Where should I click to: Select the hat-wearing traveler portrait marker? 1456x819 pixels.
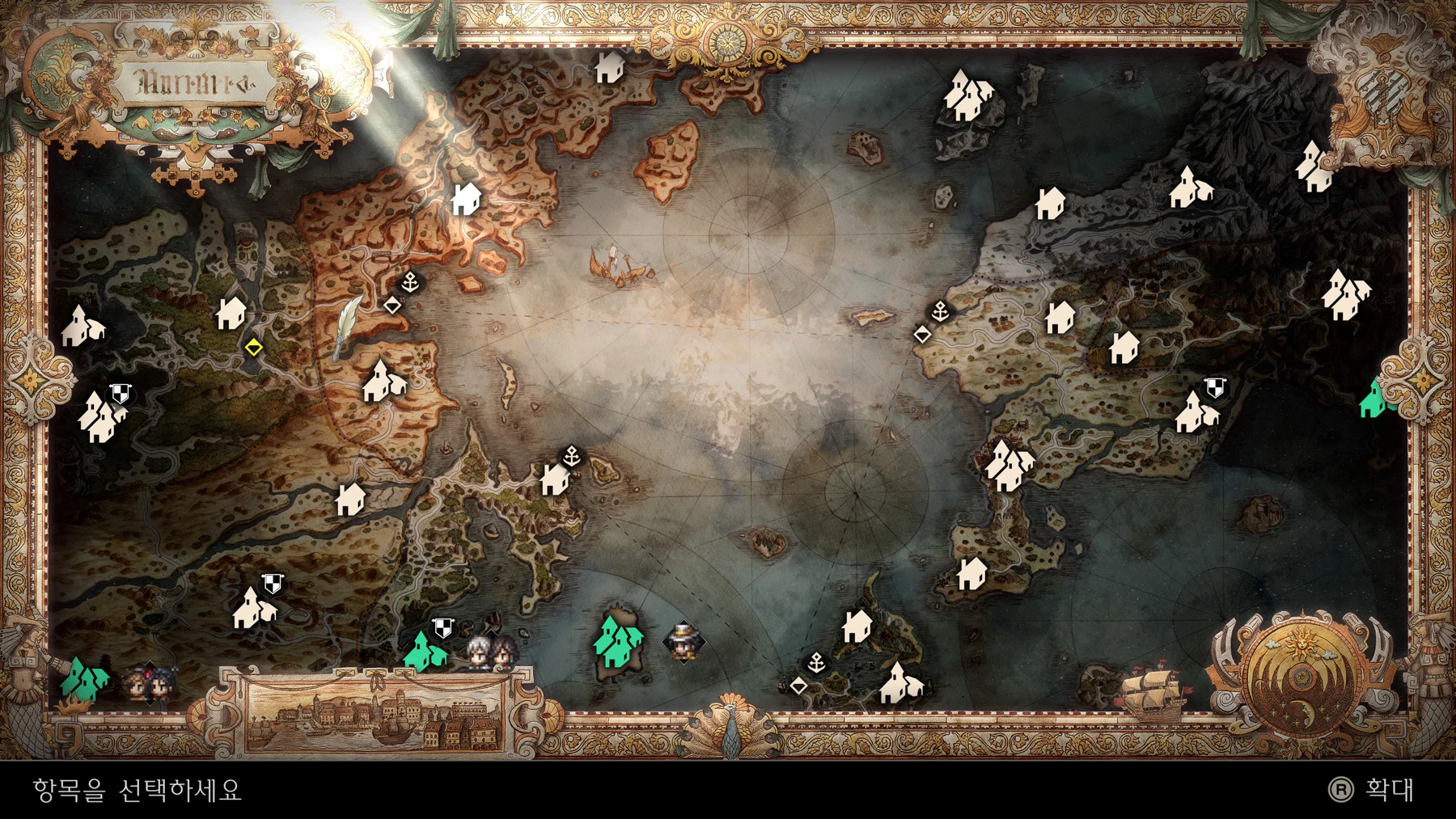pyautogui.click(x=684, y=642)
